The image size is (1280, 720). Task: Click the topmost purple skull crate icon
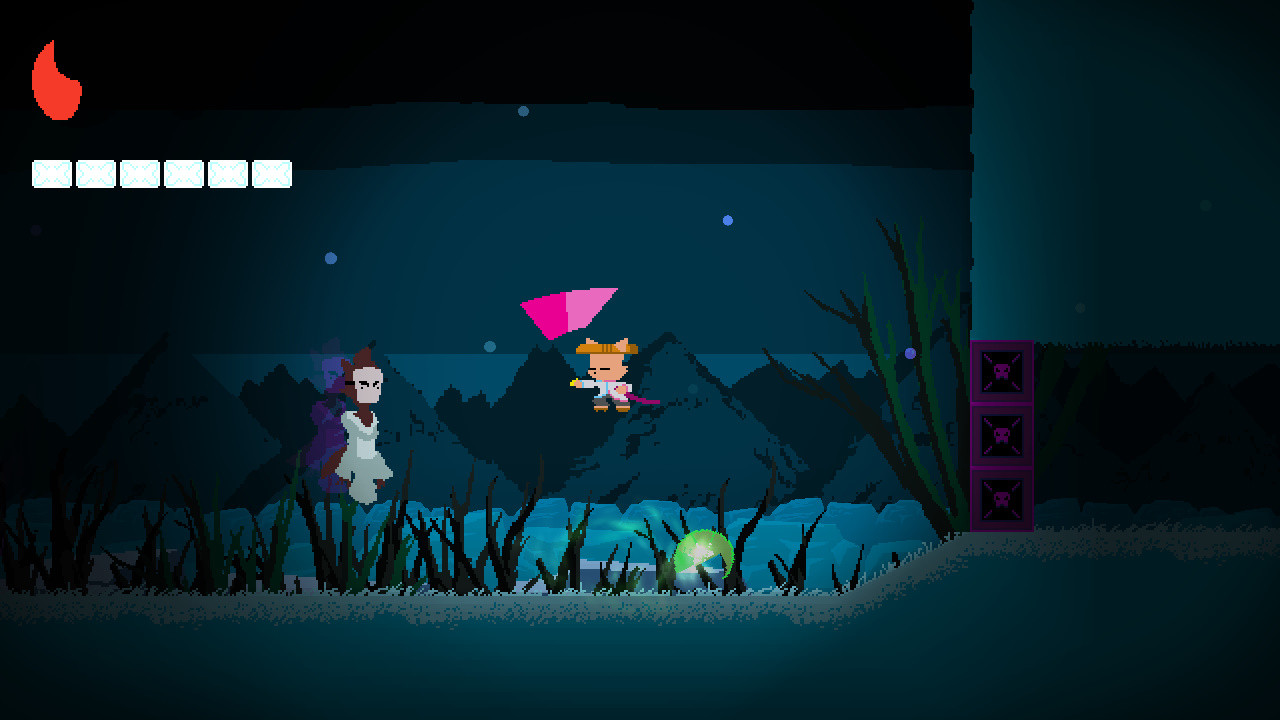pyautogui.click(x=1000, y=372)
